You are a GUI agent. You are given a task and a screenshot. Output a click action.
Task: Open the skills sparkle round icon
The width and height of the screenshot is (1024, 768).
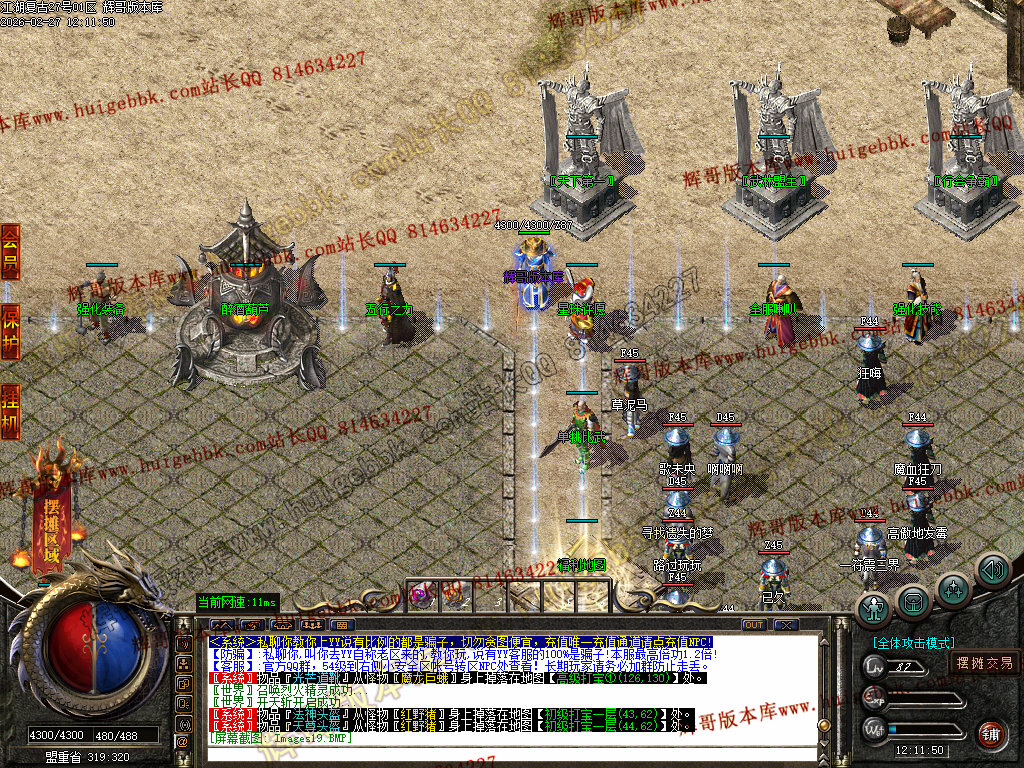953,588
